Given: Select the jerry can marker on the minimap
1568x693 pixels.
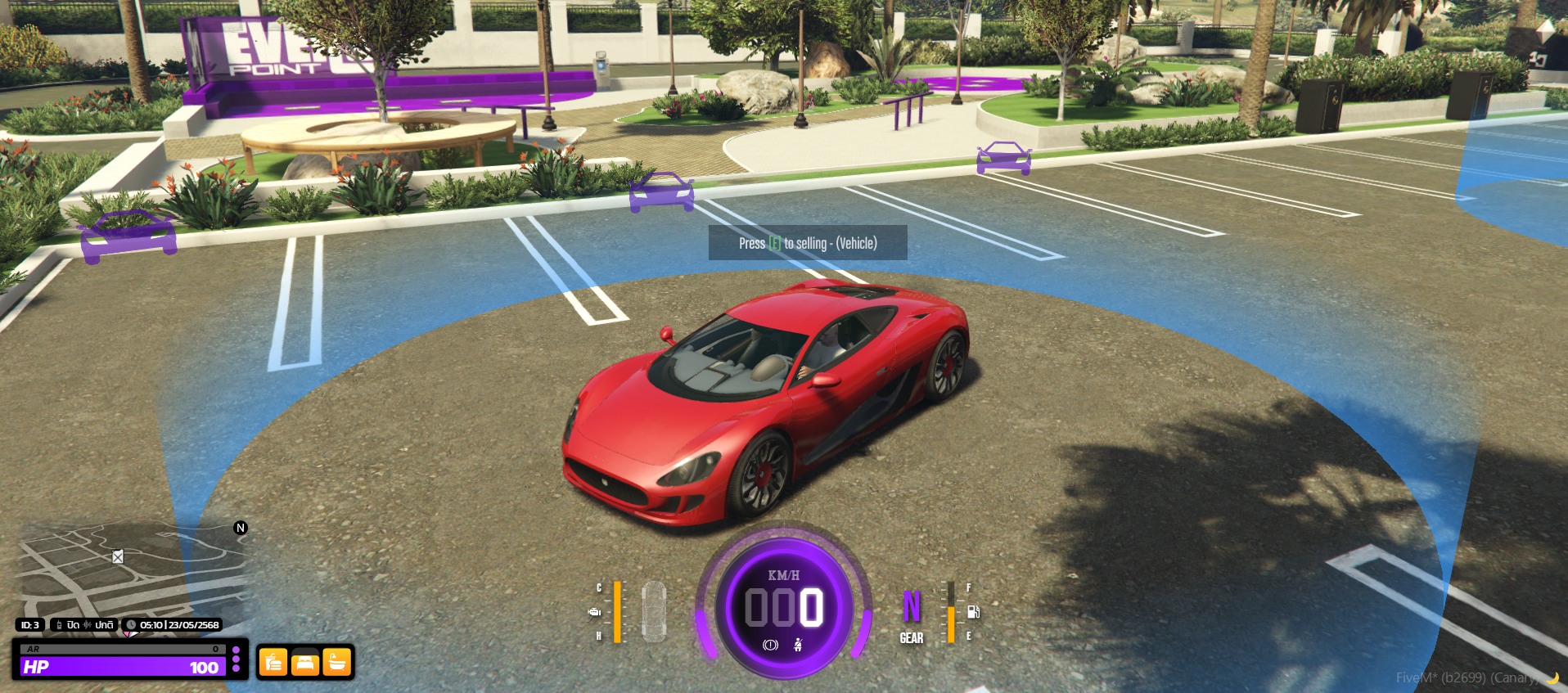Looking at the screenshot, I should click(x=118, y=557).
